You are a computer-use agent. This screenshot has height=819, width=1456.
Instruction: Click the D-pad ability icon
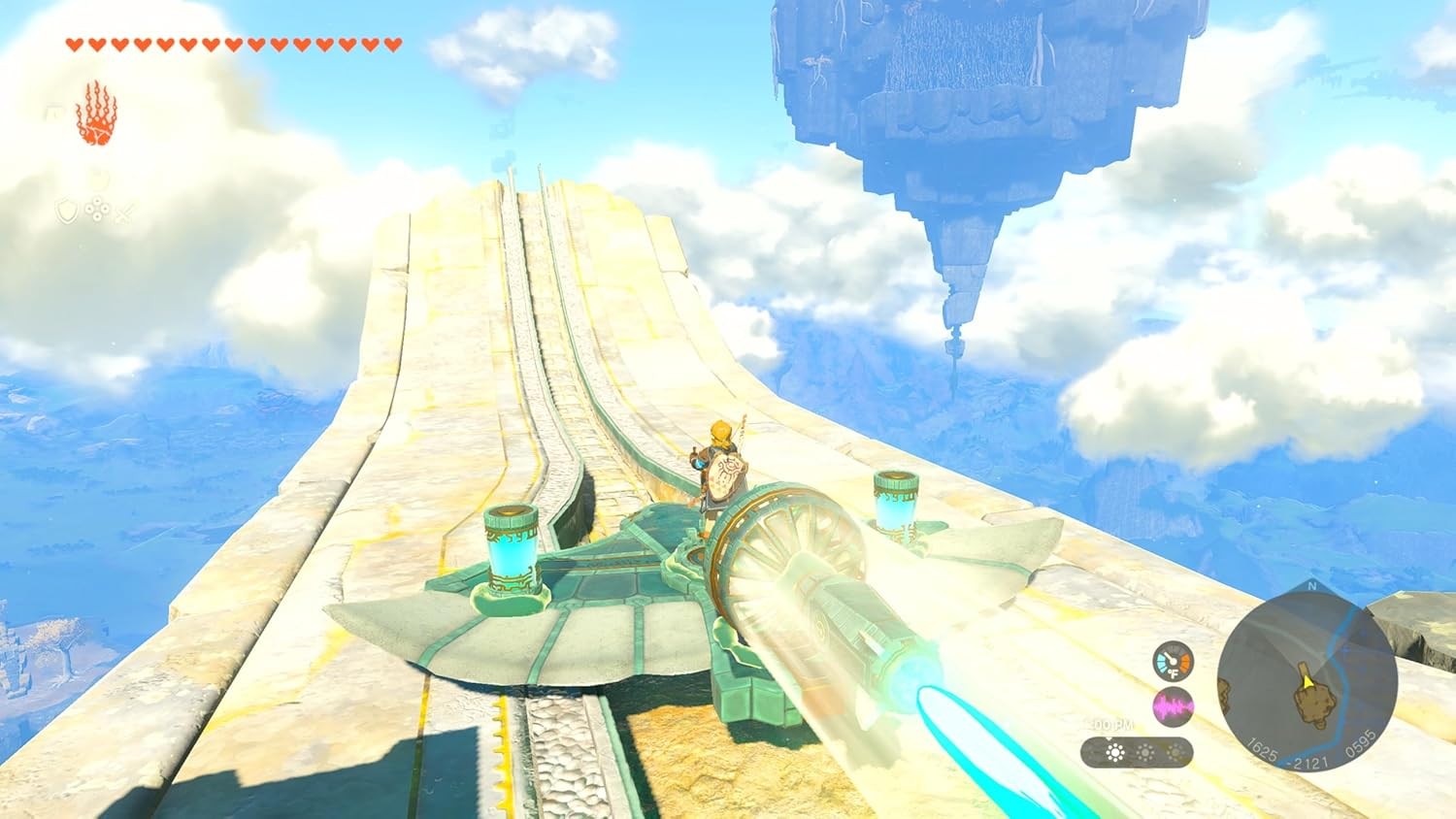coord(97,210)
